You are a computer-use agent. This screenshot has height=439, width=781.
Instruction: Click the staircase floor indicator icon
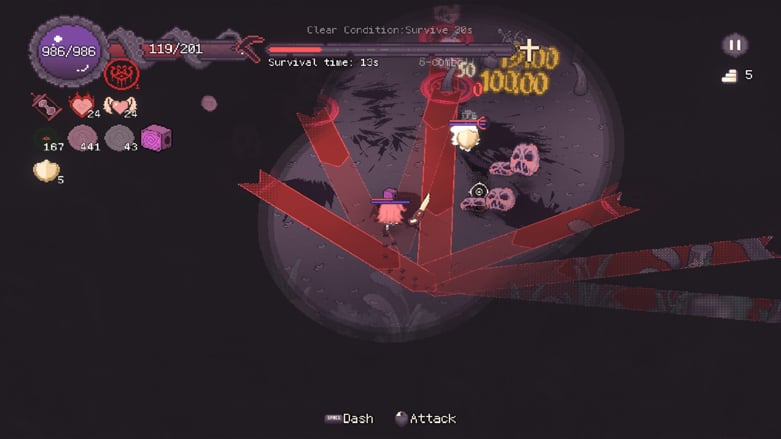pos(729,75)
